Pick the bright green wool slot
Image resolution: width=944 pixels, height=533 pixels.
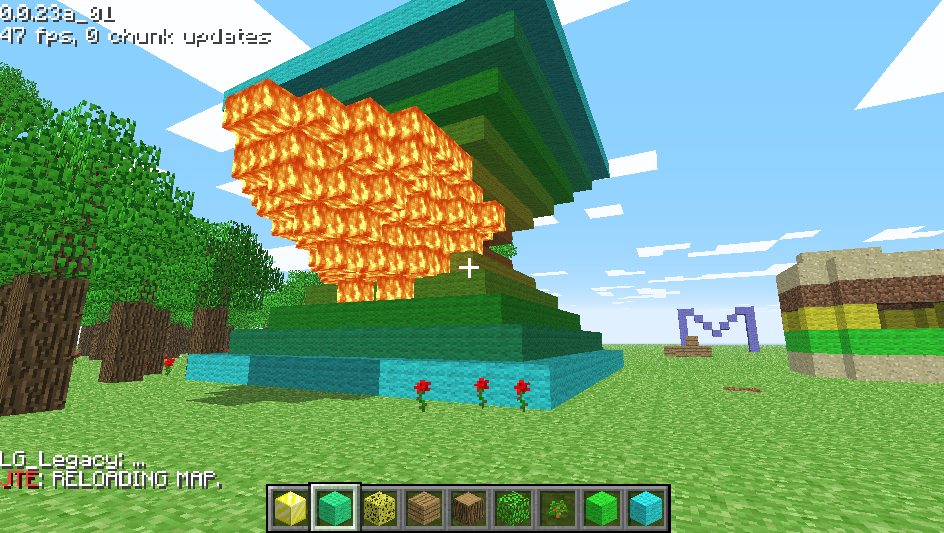(x=600, y=509)
